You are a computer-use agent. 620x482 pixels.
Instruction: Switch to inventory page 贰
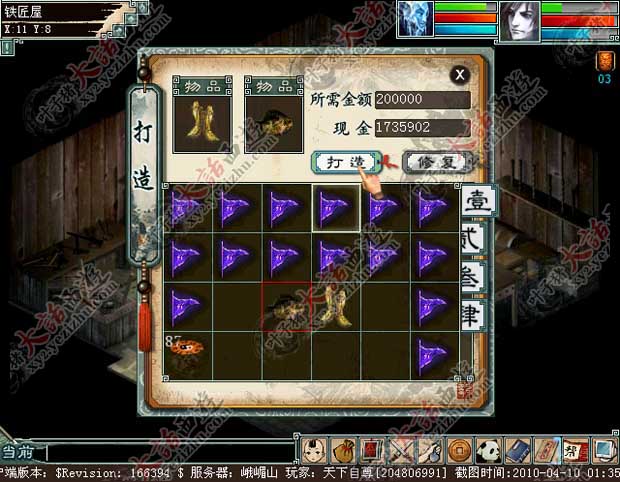[474, 239]
